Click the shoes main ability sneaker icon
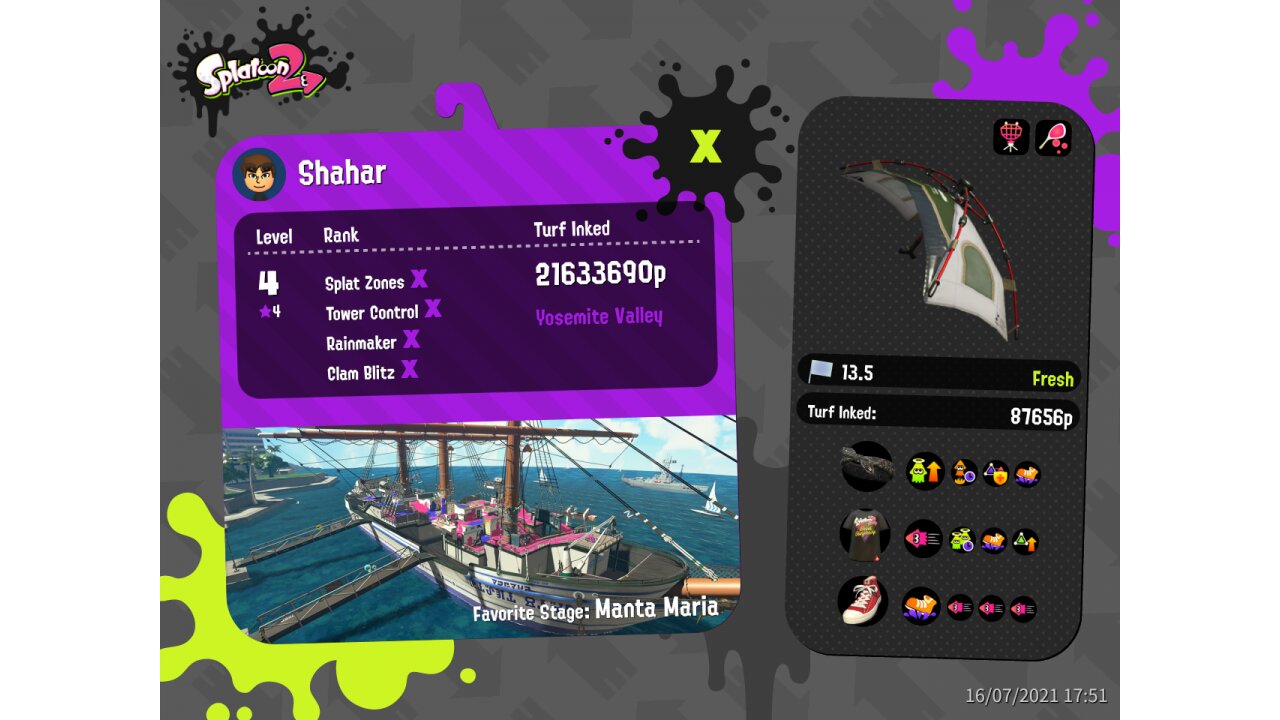1280x720 pixels. click(x=921, y=606)
